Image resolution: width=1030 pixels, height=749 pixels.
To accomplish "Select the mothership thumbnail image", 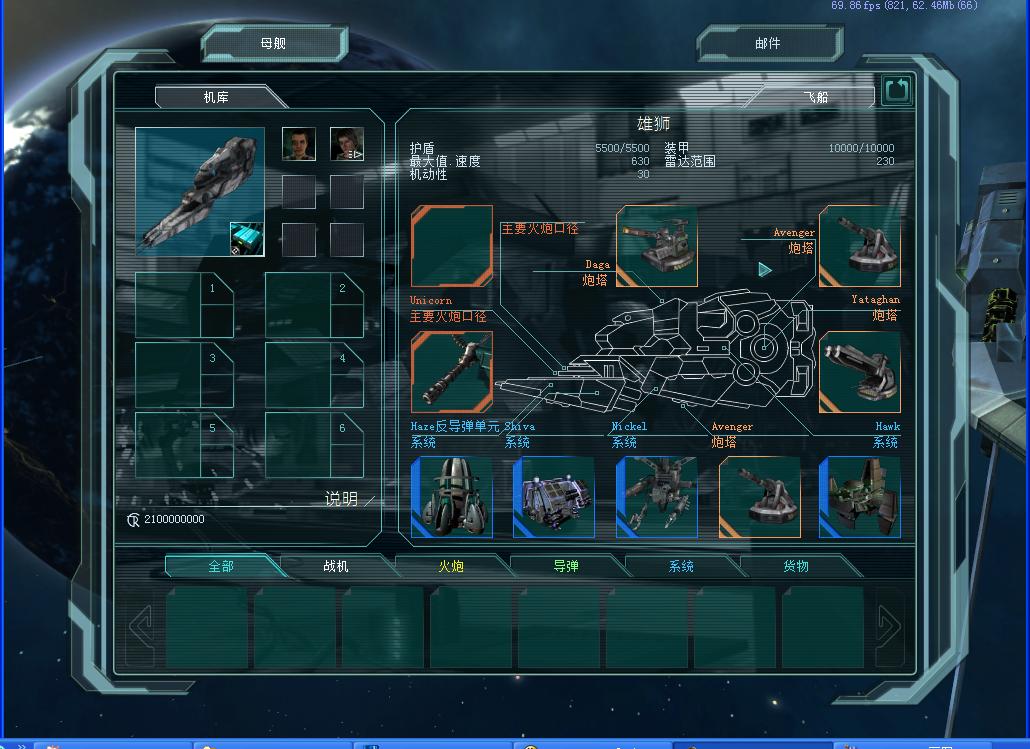I will point(200,191).
